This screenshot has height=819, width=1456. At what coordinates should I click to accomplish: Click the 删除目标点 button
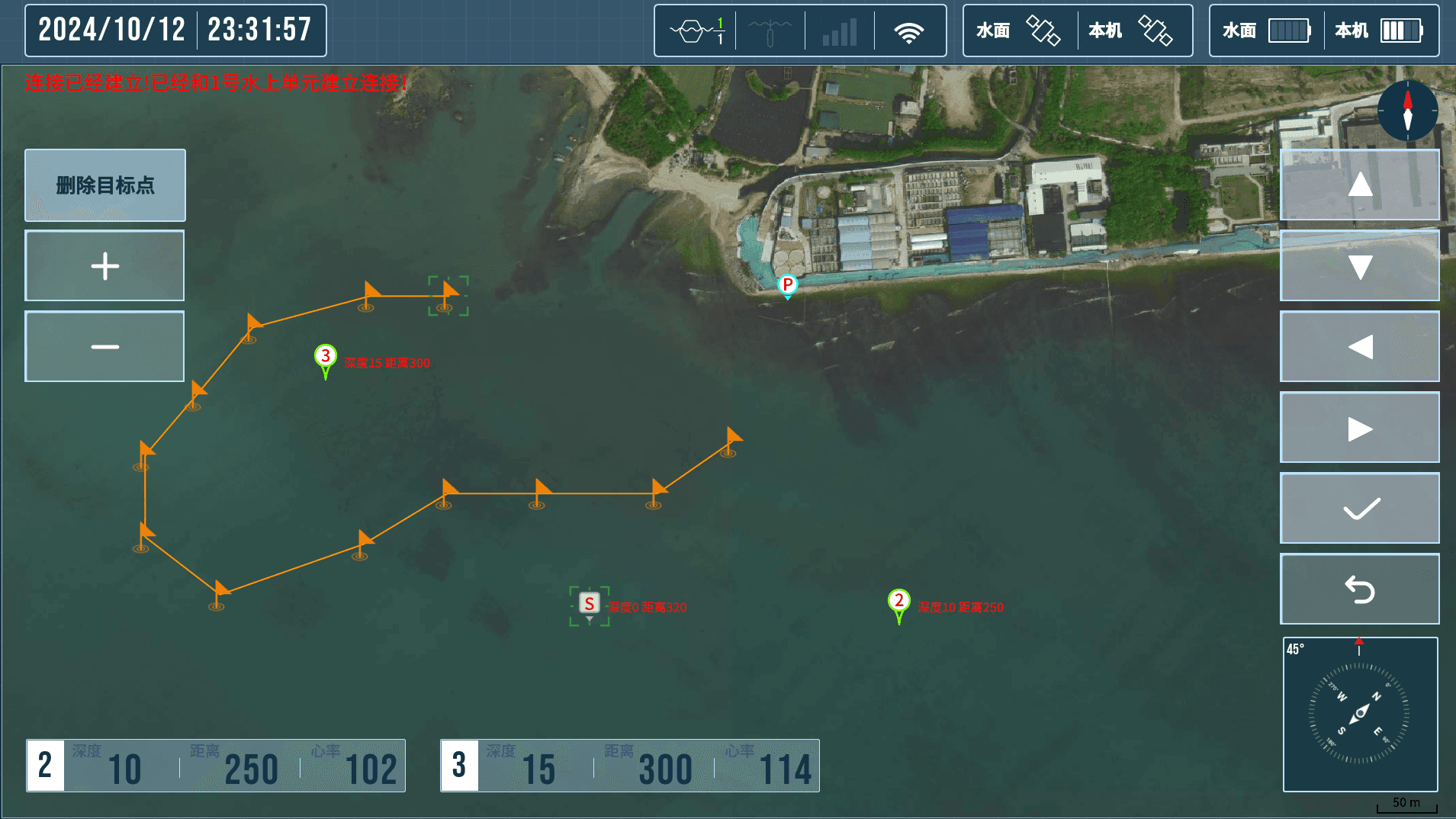pyautogui.click(x=104, y=185)
